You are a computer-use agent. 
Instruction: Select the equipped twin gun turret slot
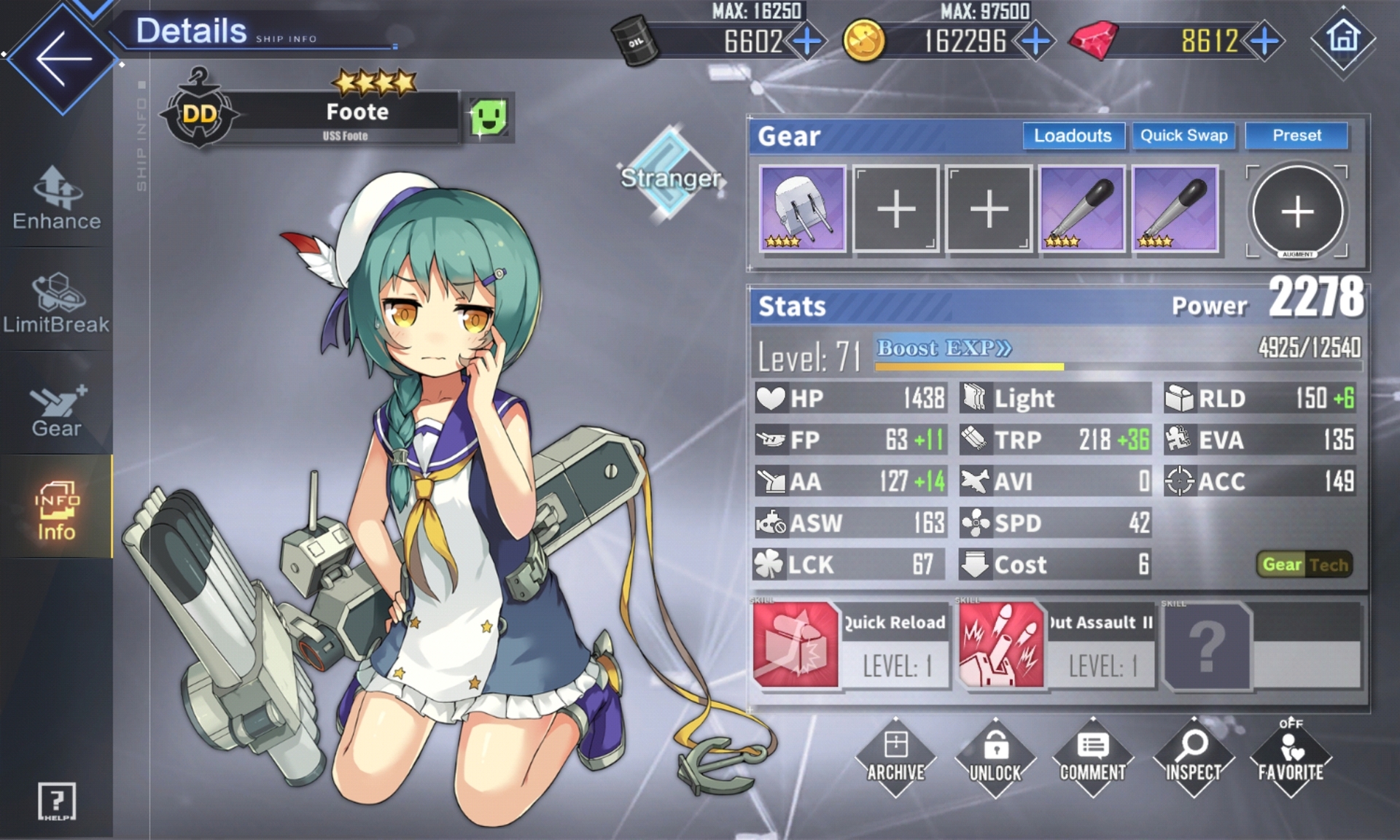click(x=802, y=209)
